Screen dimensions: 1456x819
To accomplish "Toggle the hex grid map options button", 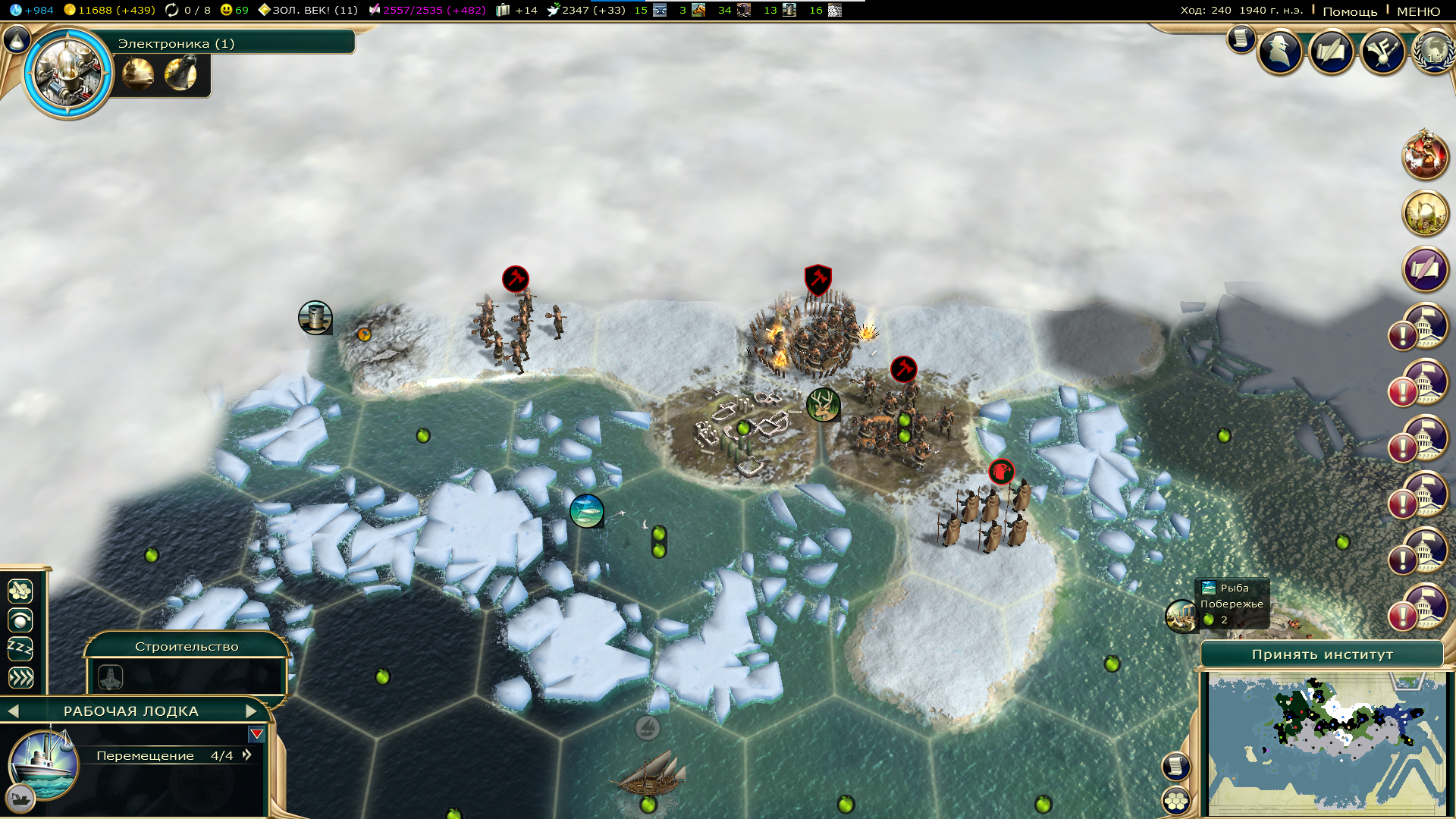I will click(1176, 800).
